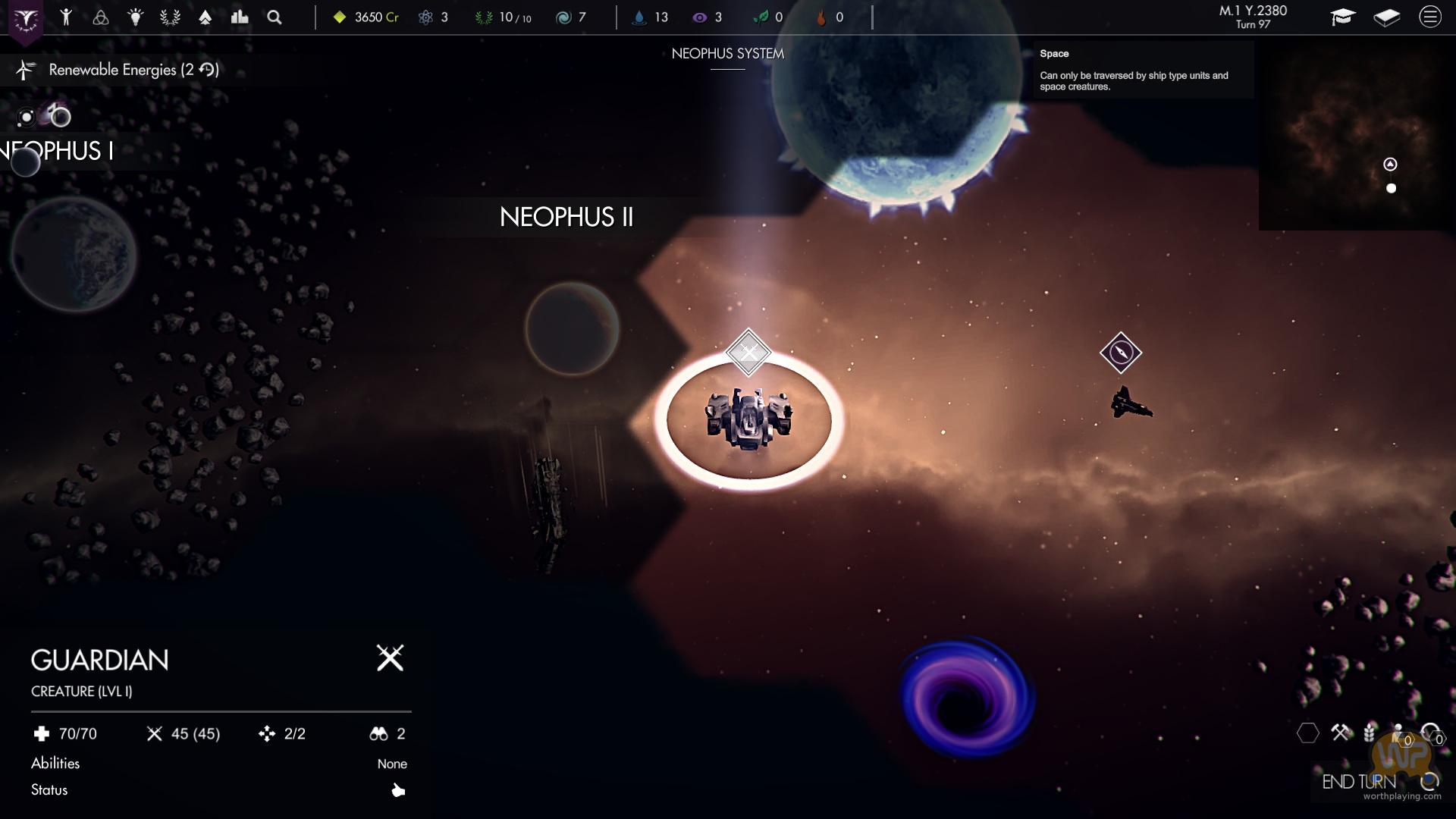Click the Guardian panel crossed swords icon
The width and height of the screenshot is (1456, 819).
tap(390, 658)
